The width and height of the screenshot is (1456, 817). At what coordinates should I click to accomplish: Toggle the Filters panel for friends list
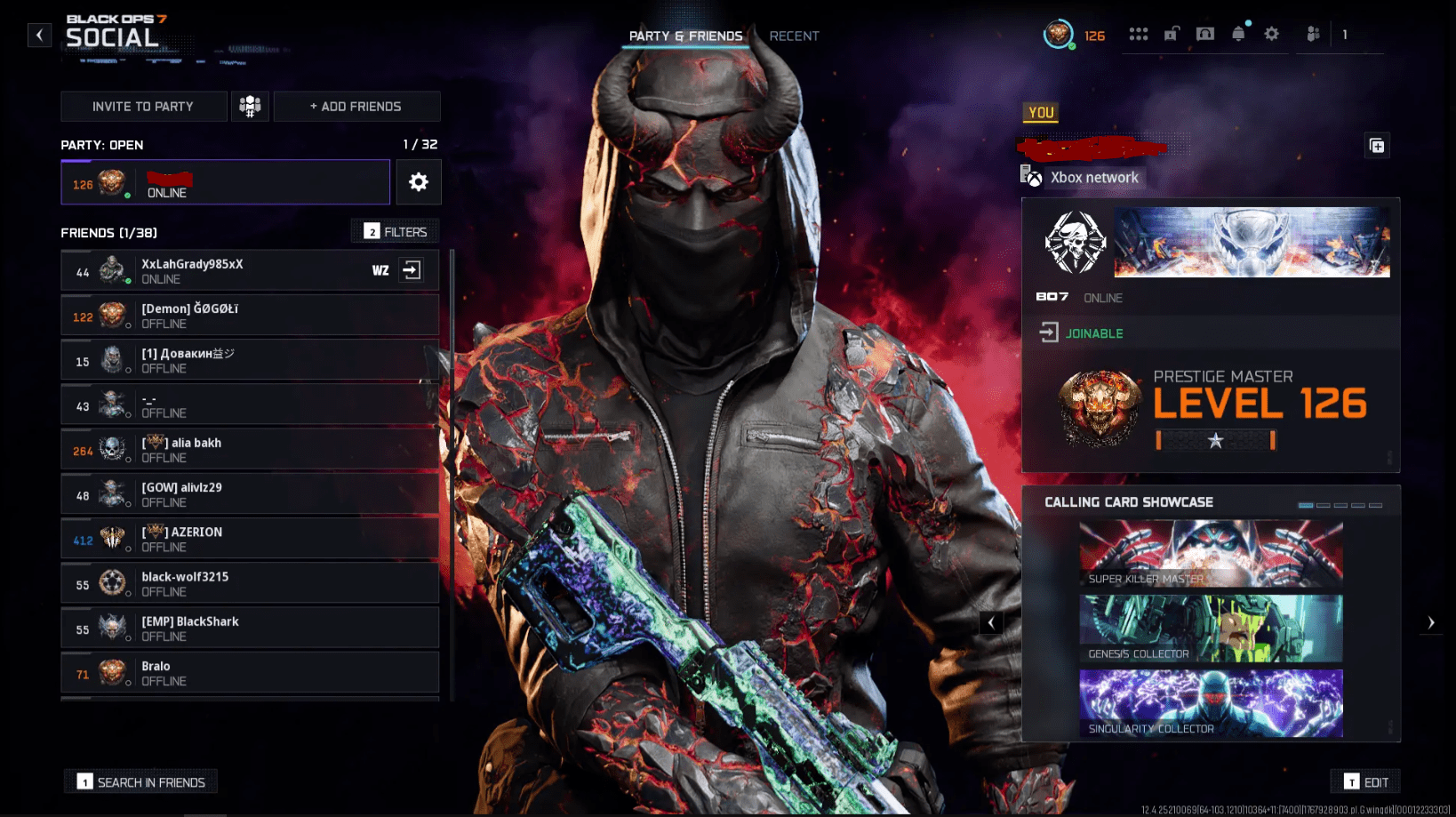395,230
